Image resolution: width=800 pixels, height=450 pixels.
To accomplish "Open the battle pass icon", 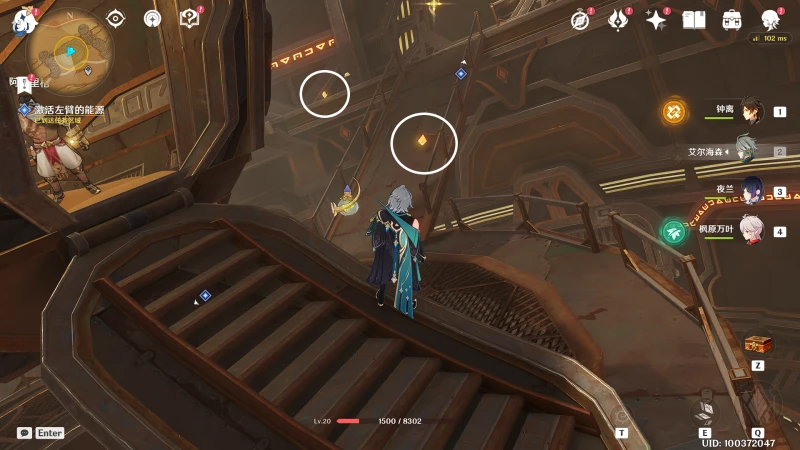I will pos(618,19).
